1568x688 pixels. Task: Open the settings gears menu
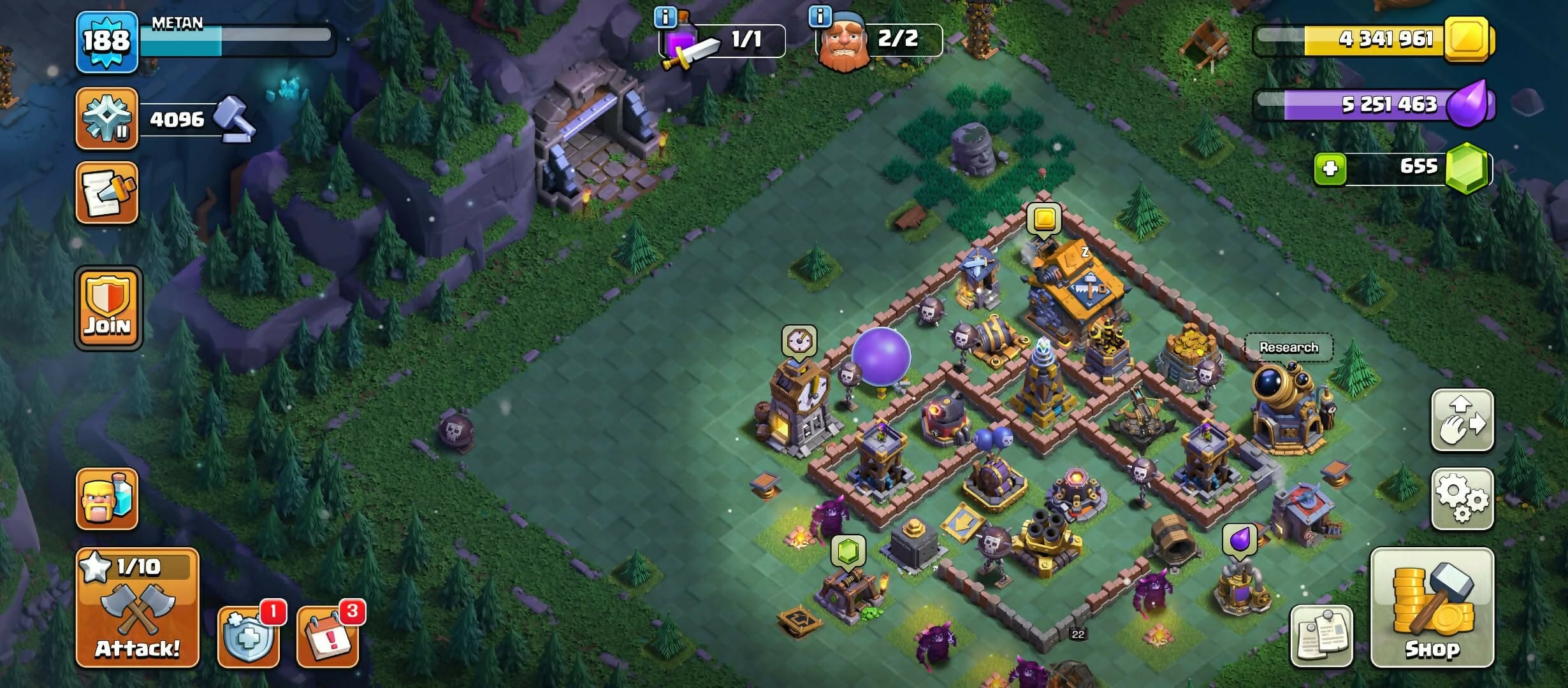coord(1462,499)
